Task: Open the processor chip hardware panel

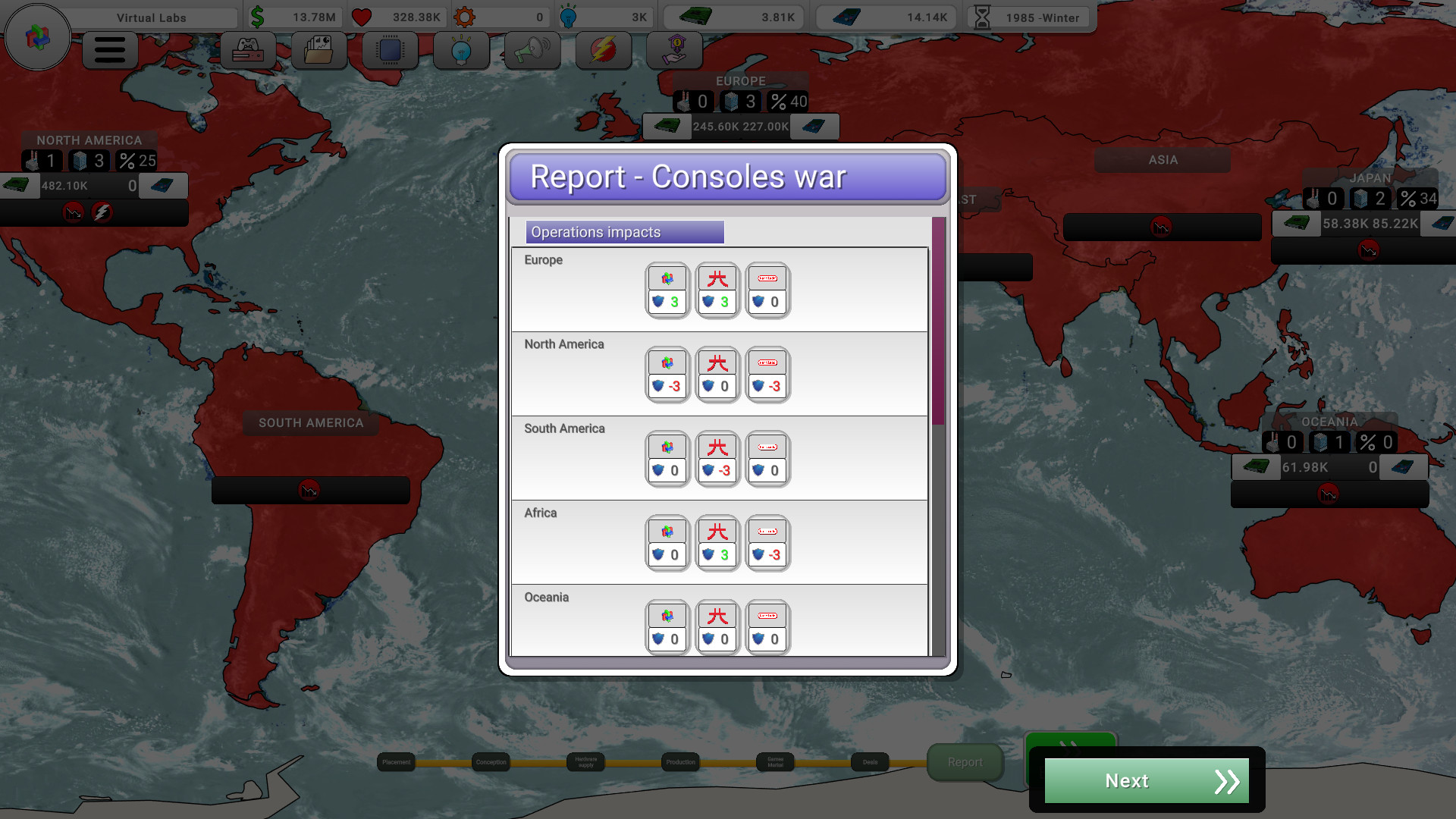Action: point(390,51)
